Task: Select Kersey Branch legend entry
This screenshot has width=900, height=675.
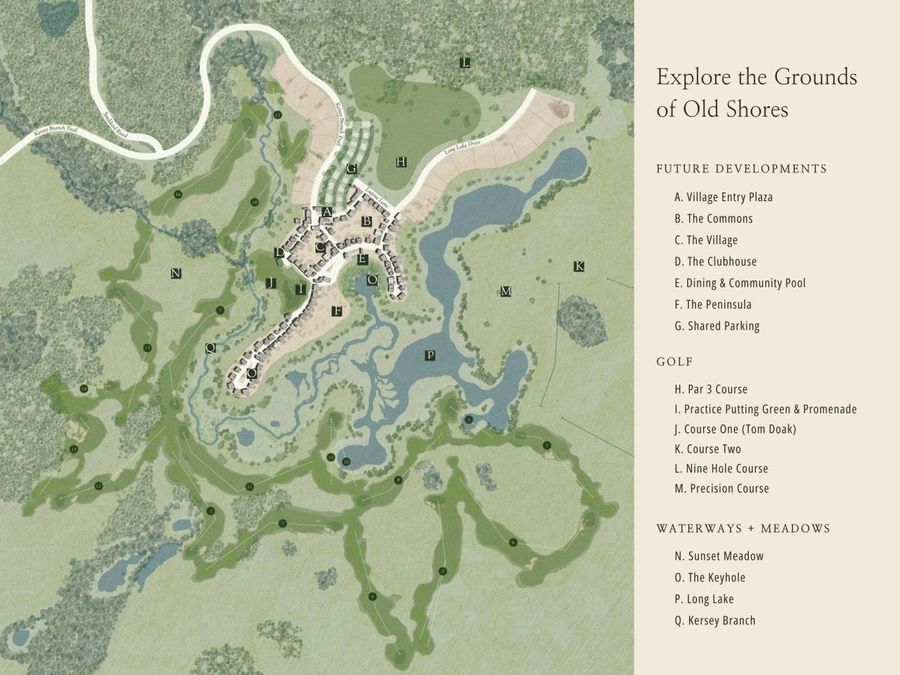Action: pyautogui.click(x=715, y=621)
